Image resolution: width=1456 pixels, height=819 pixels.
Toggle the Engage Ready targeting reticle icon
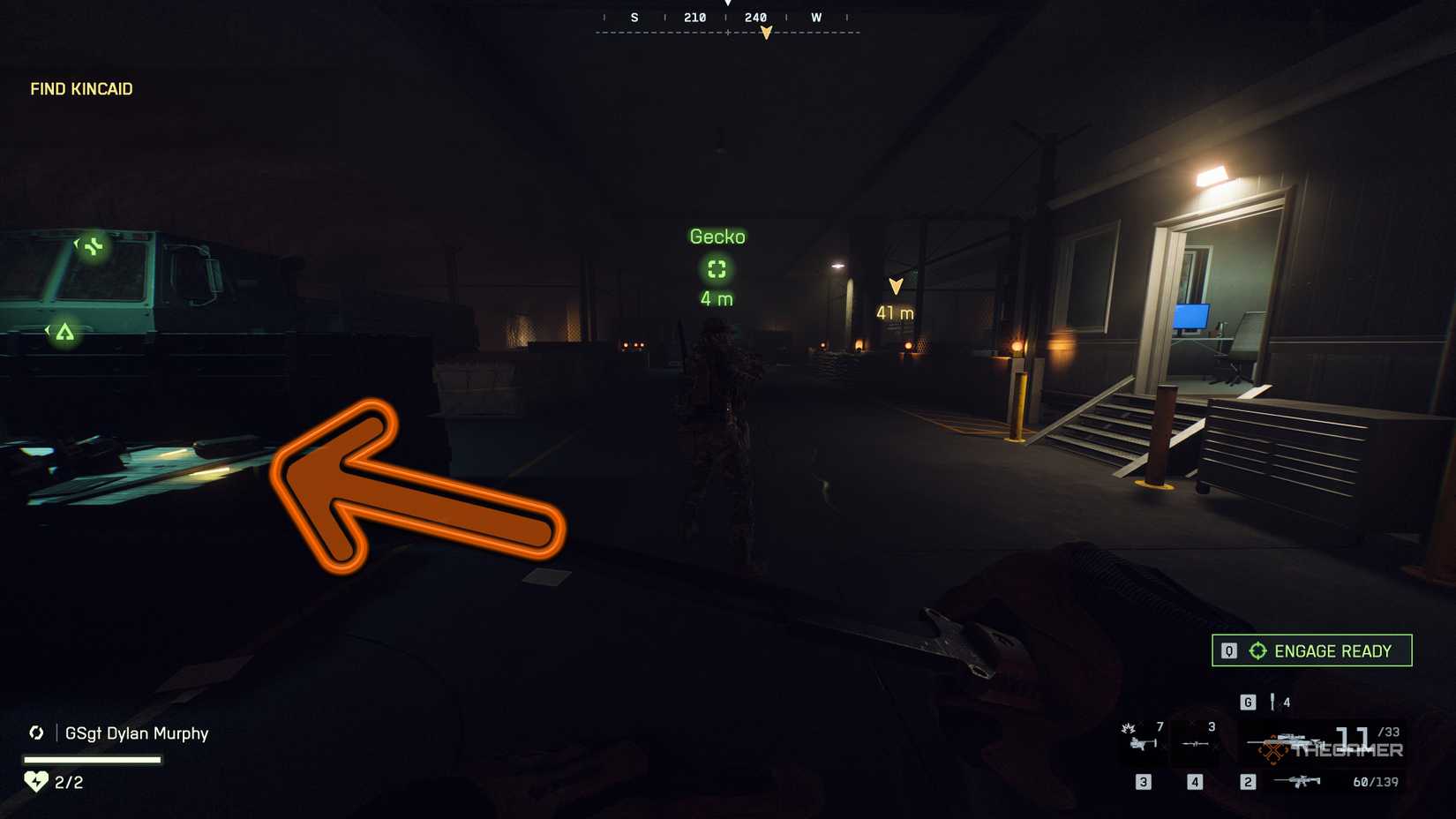point(1257,650)
